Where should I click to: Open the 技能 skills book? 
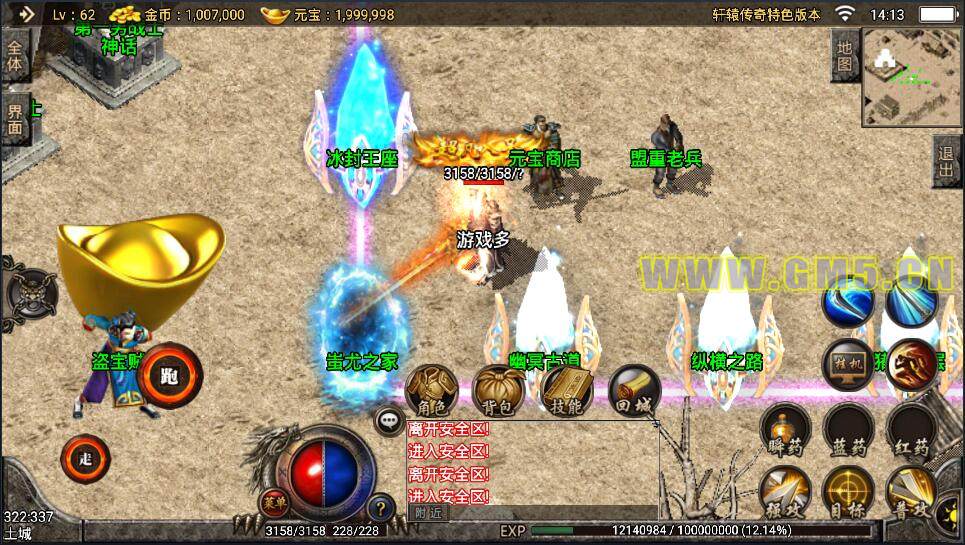[566, 391]
